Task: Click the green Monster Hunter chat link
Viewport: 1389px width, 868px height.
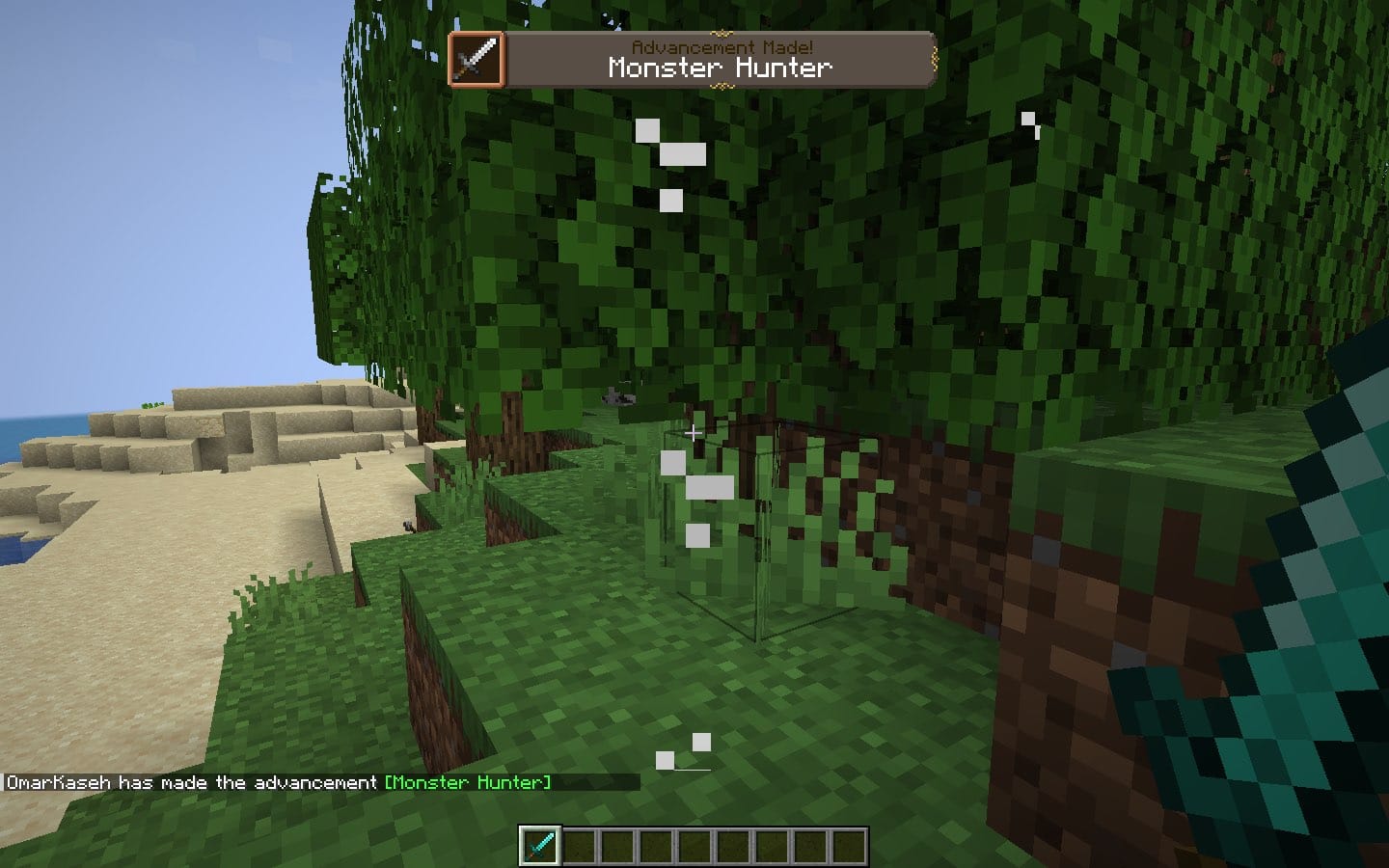Action: pyautogui.click(x=468, y=782)
